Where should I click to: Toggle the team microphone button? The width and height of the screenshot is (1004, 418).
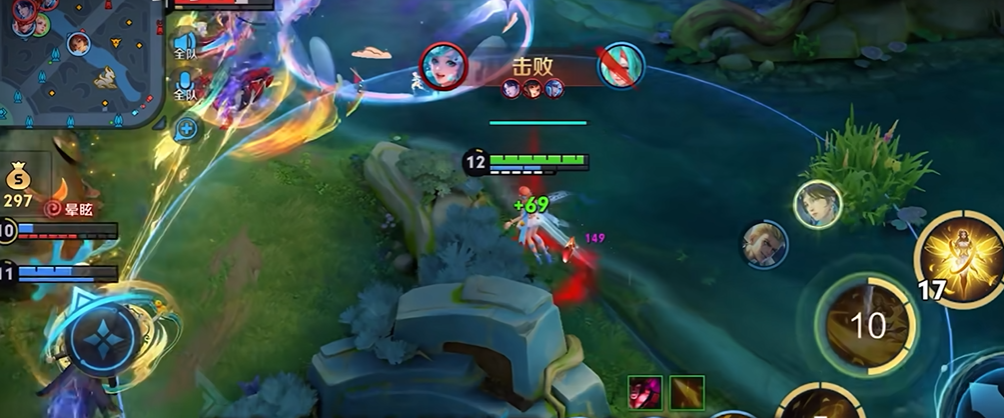(185, 85)
